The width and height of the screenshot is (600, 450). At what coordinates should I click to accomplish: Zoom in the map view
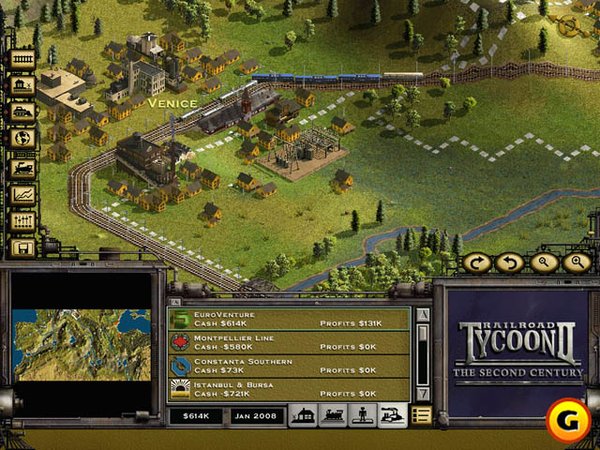(x=575, y=263)
